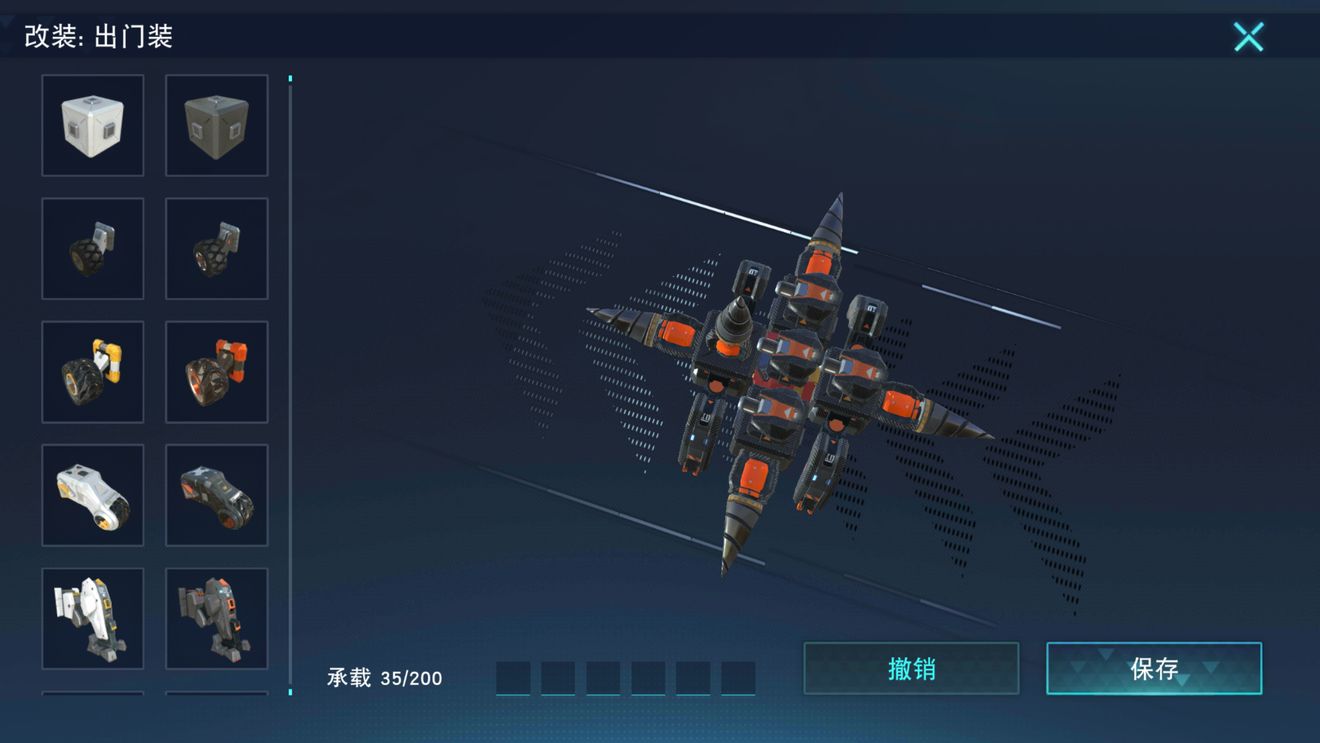This screenshot has height=743, width=1320.
Task: Select the orange suspension wheel part
Action: pos(217,372)
